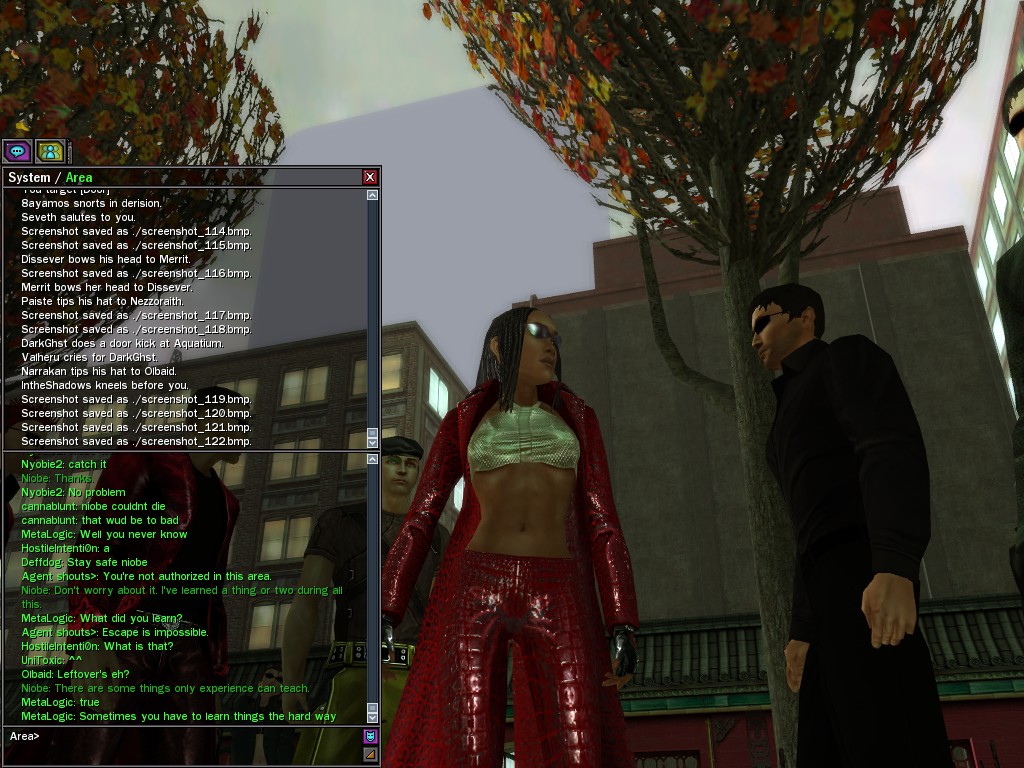Select the System tab label in title
Viewport: 1024px width, 768px height.
click(29, 178)
